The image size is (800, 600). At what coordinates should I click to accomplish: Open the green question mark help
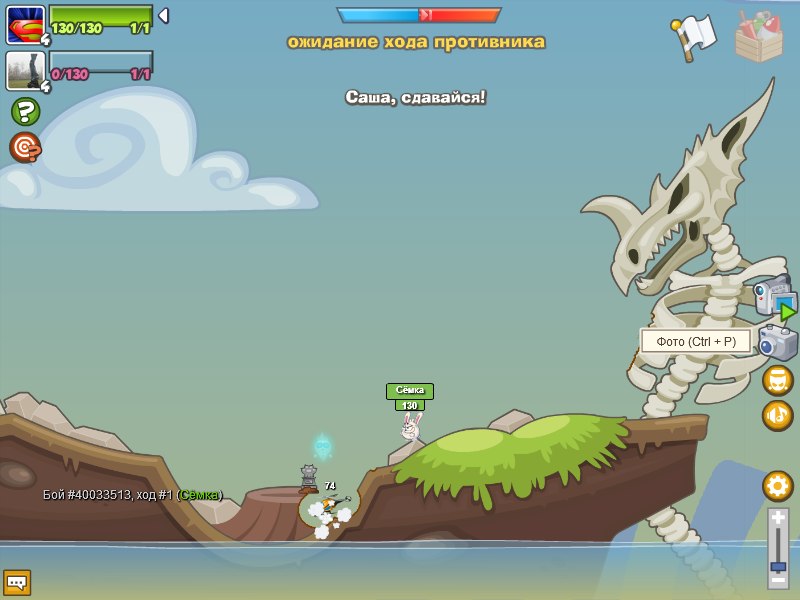pyautogui.click(x=25, y=111)
